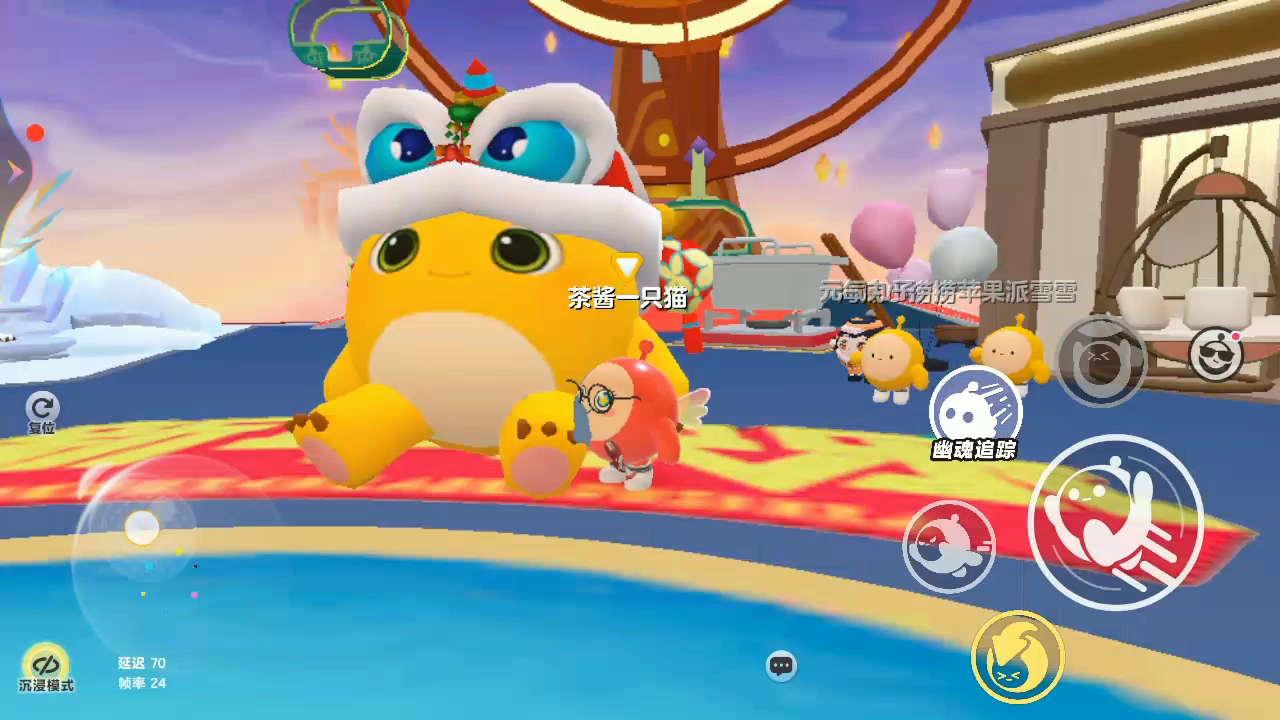The image size is (1280, 720).
Task: Toggle 沉浸模式 immersive mode
Action: 45,667
